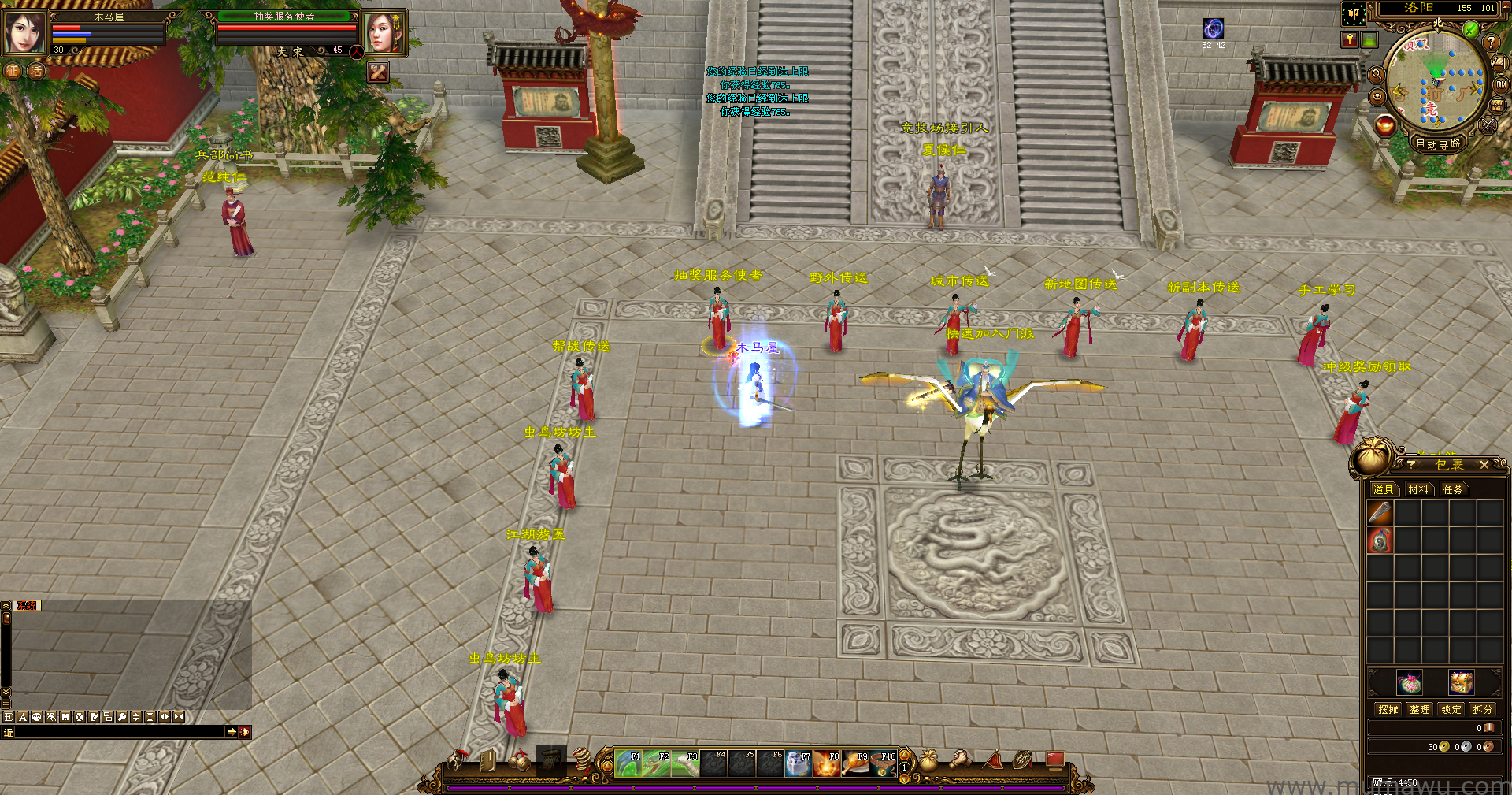
Task: Use the F8 fire skill
Action: (827, 763)
